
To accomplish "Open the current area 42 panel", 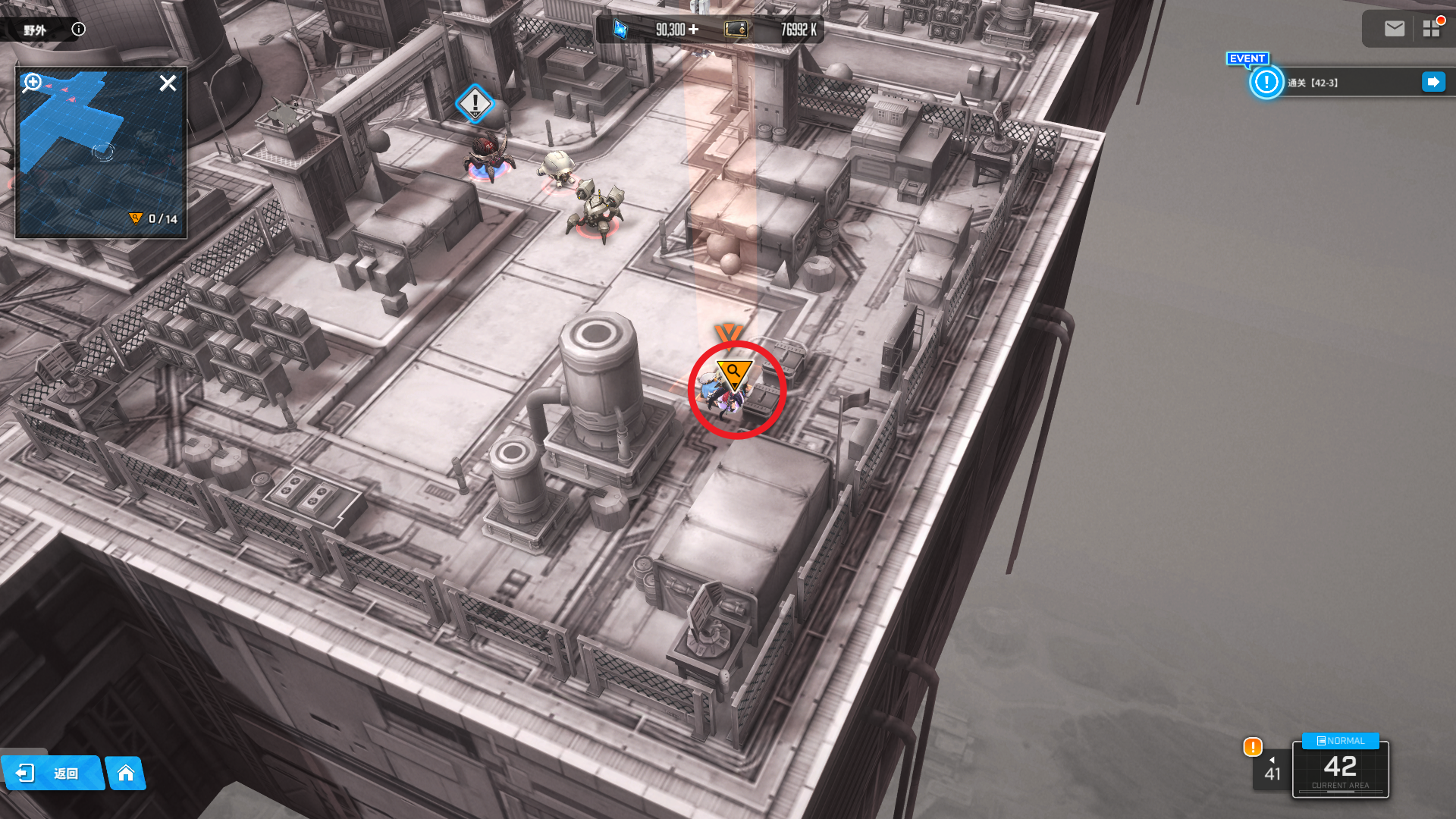I will coord(1340,769).
